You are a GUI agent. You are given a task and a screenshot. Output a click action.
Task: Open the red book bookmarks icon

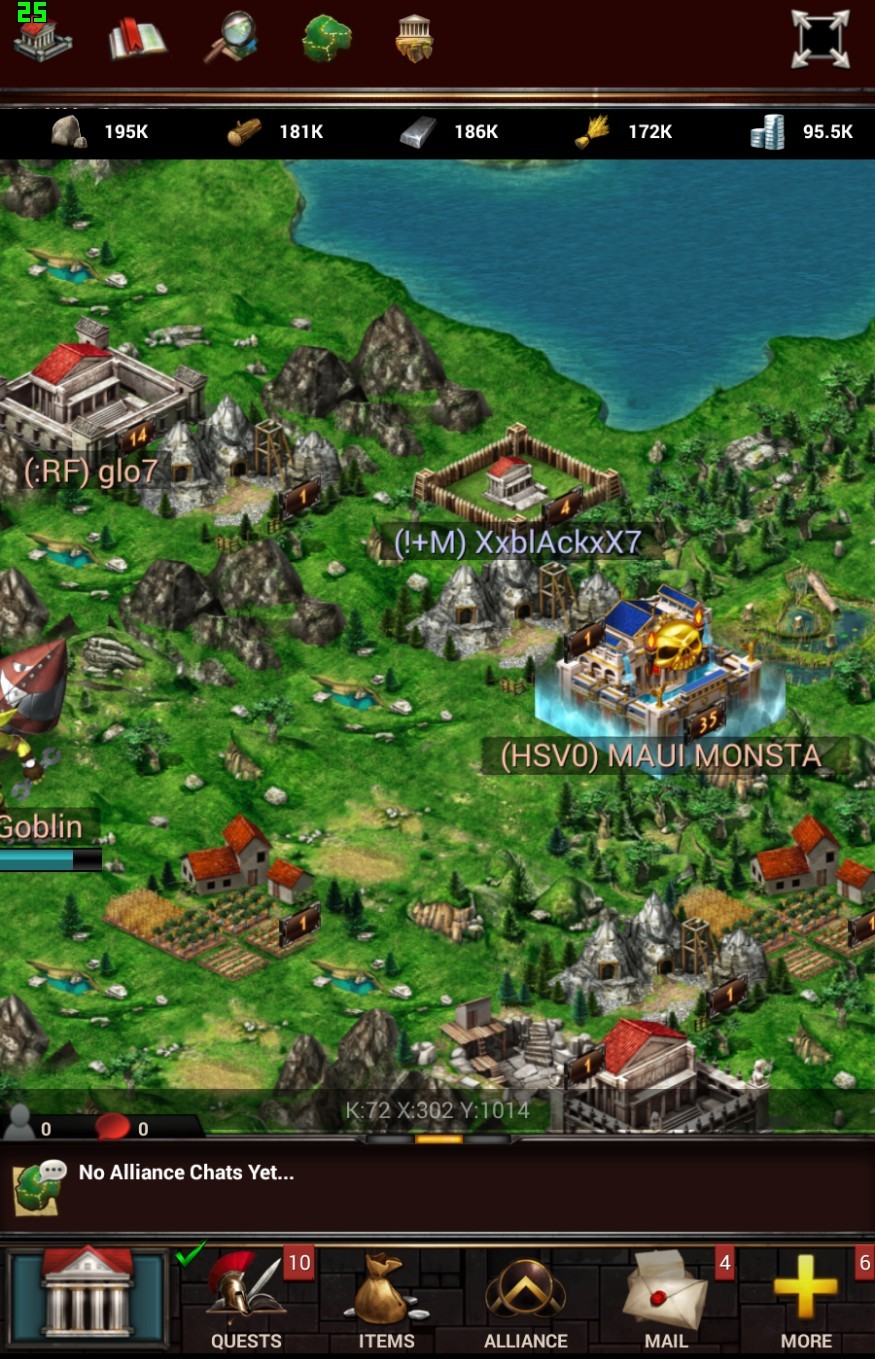coord(137,39)
